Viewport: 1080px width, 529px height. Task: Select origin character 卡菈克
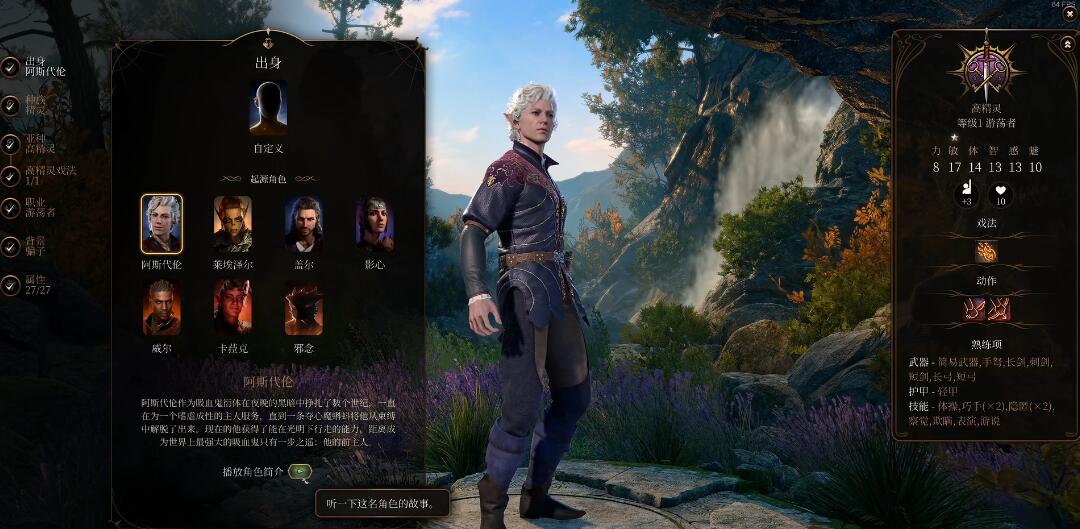click(x=232, y=308)
